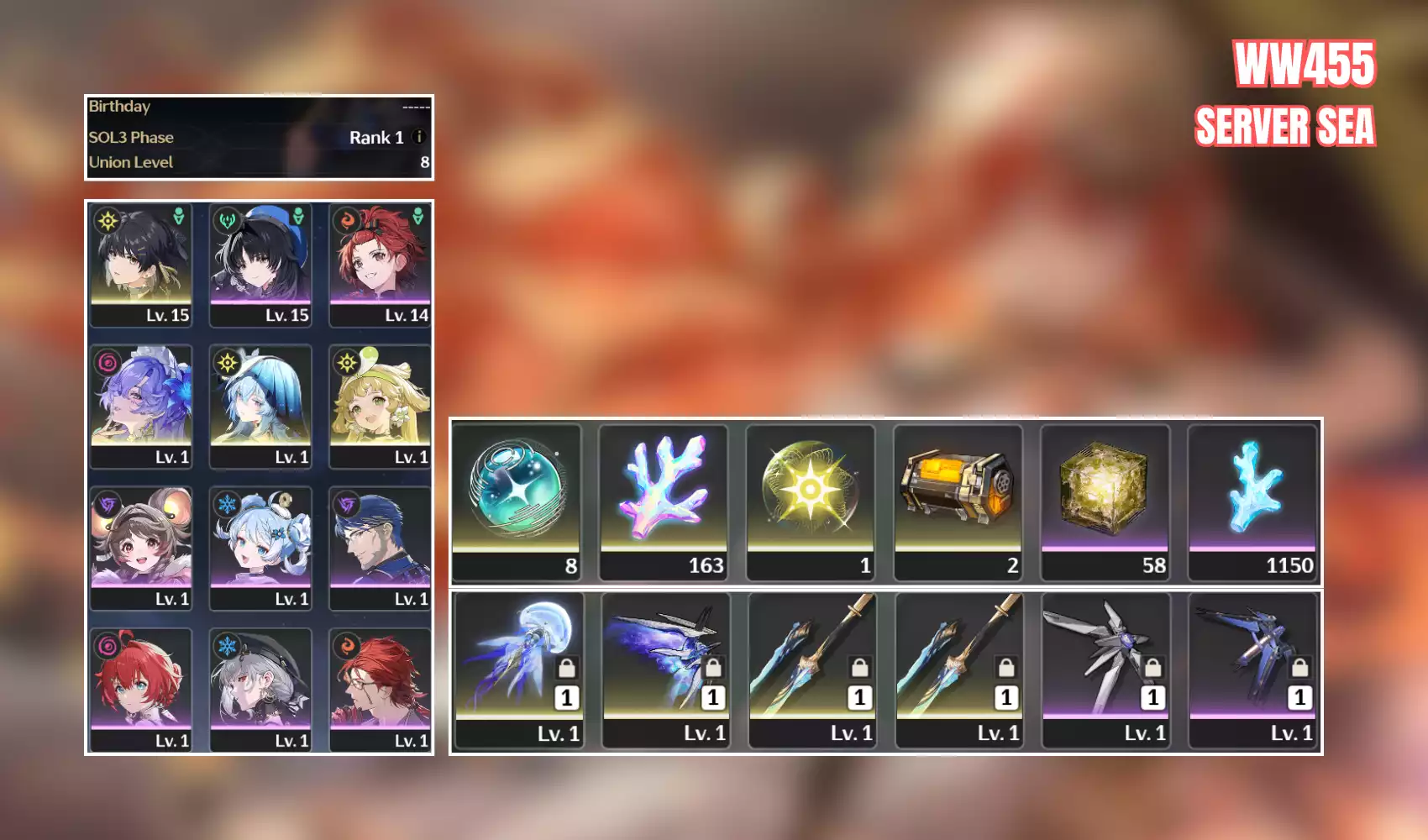The image size is (1428, 840).
Task: Pick the purple-haired character with blue flowers
Action: 141,406
